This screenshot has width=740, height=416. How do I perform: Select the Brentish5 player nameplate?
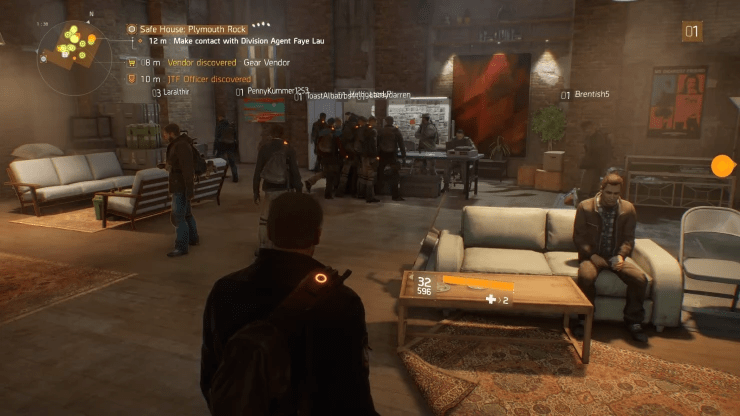pos(590,95)
